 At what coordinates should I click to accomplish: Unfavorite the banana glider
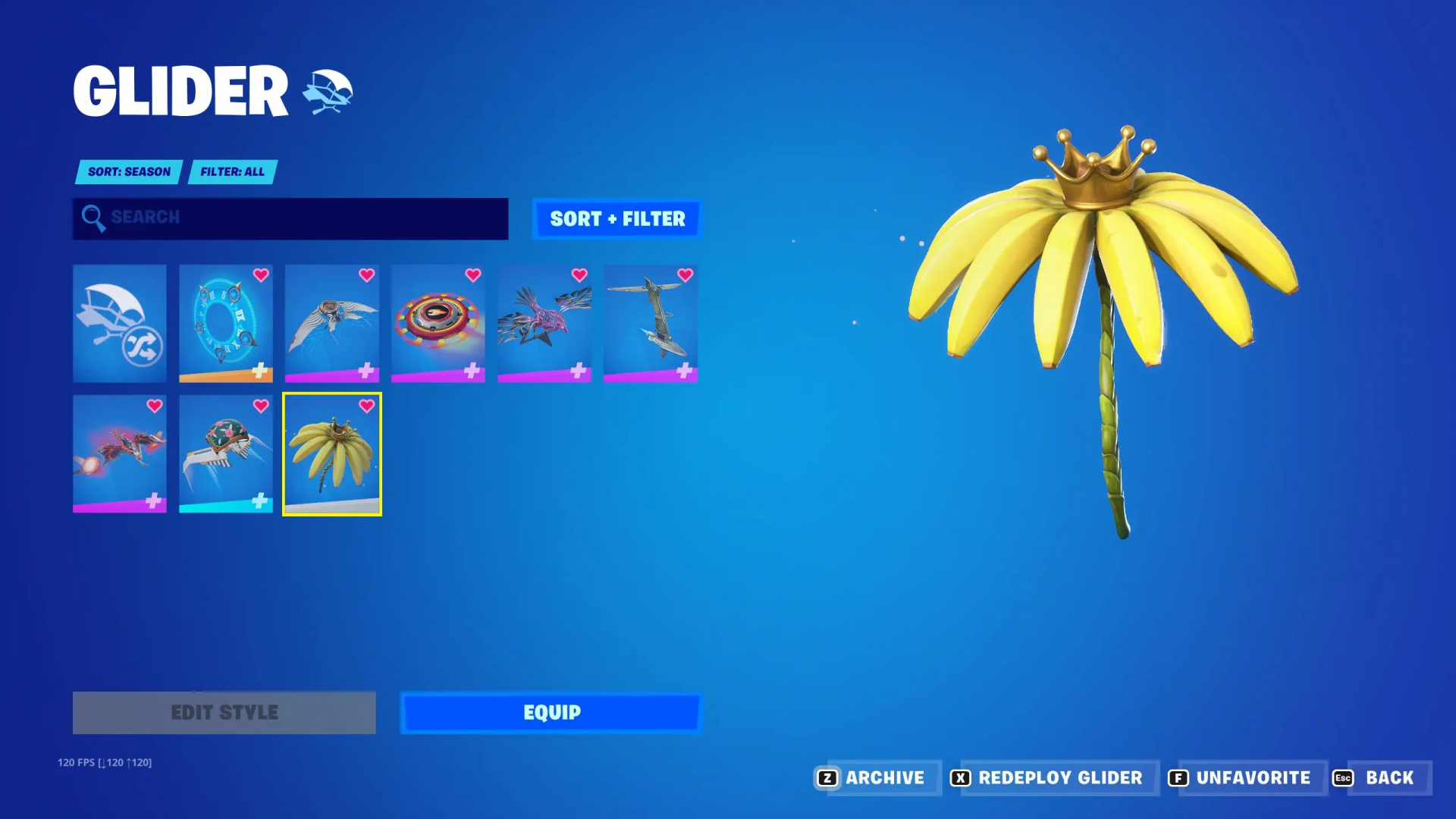[1240, 778]
